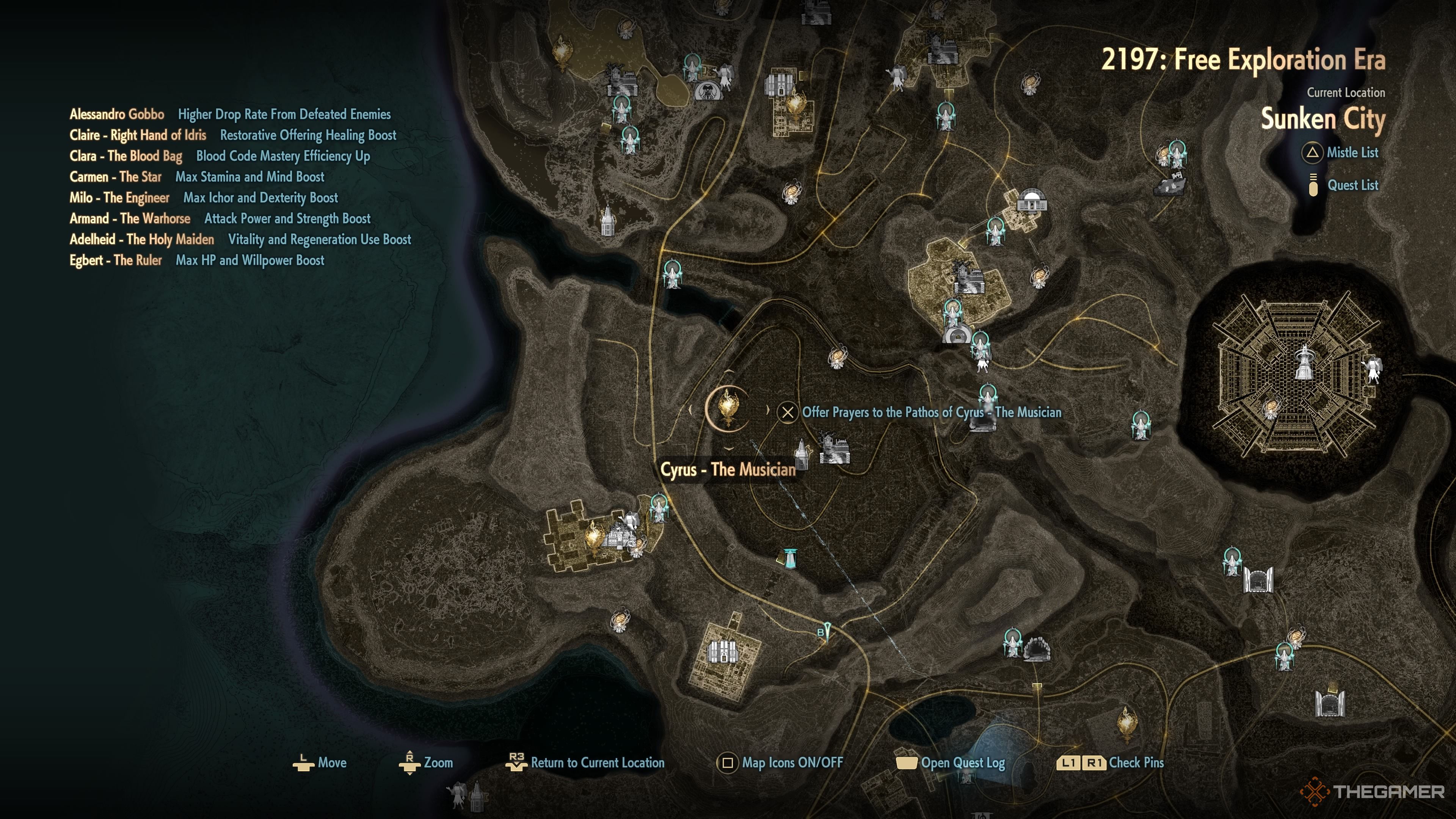The width and height of the screenshot is (1456, 819).
Task: Select Alessandro Gobbo in the pathos list
Action: click(x=117, y=114)
